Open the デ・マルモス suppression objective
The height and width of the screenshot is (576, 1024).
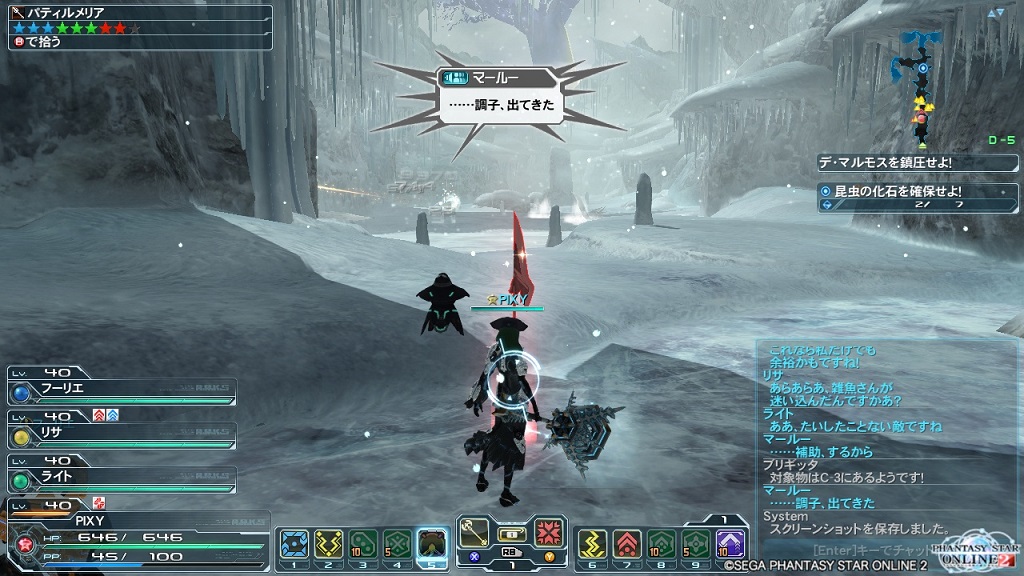tap(916, 162)
